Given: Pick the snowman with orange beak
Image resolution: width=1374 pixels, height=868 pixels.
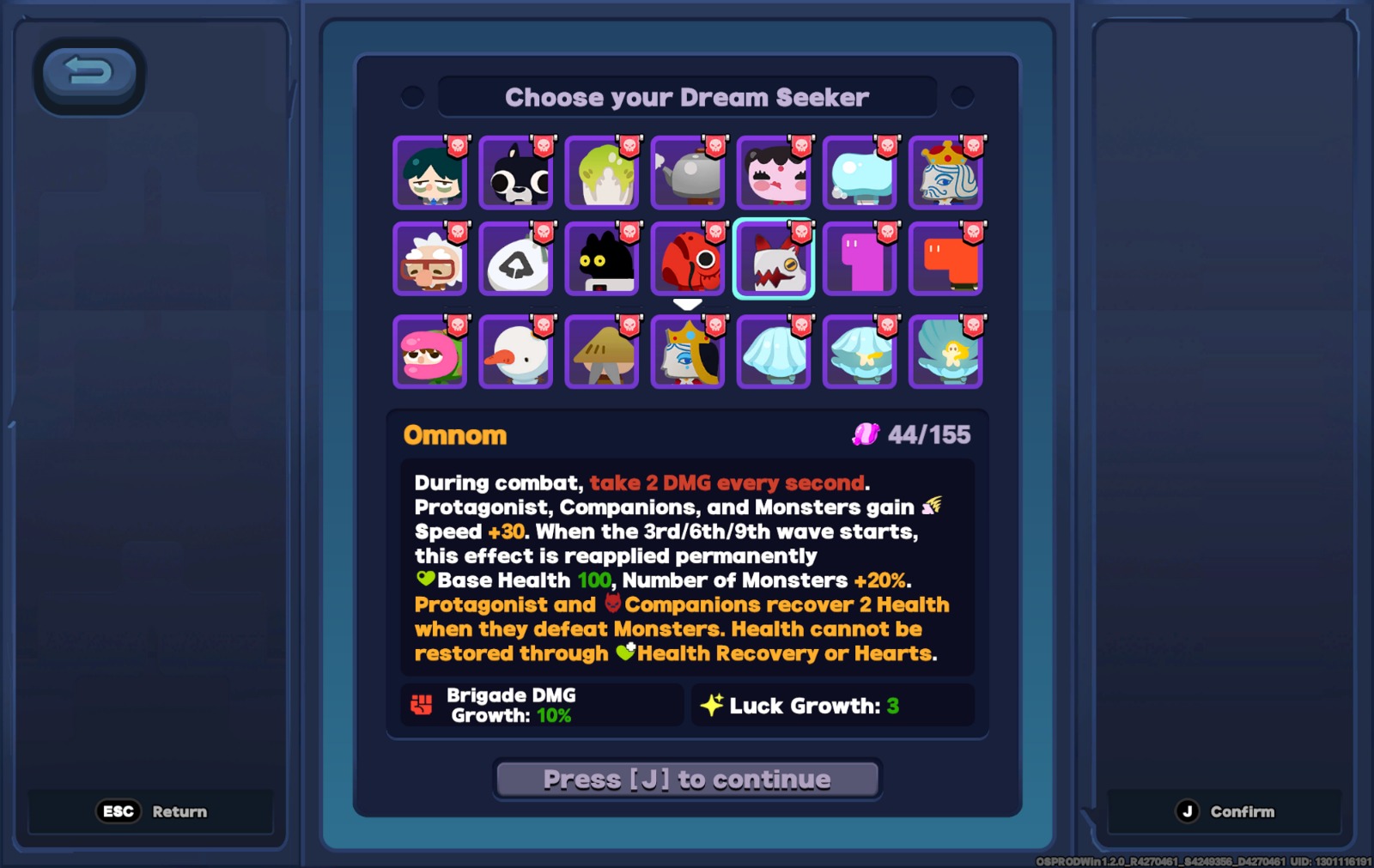Looking at the screenshot, I should 516,352.
